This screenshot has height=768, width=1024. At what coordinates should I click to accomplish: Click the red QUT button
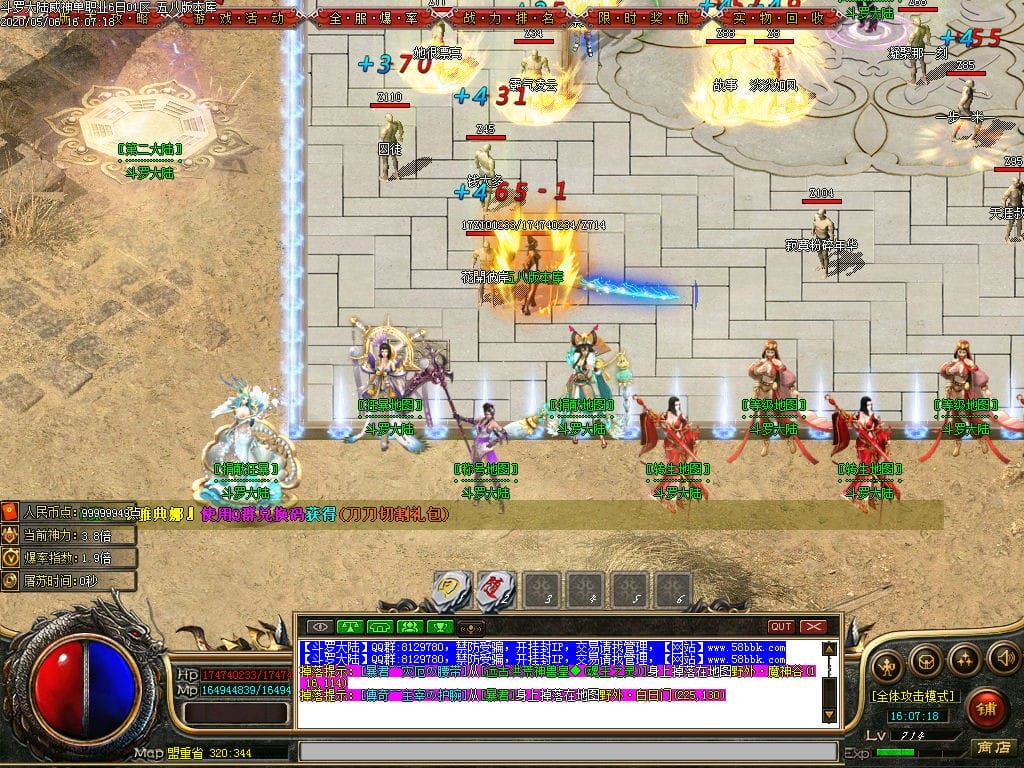pos(781,627)
